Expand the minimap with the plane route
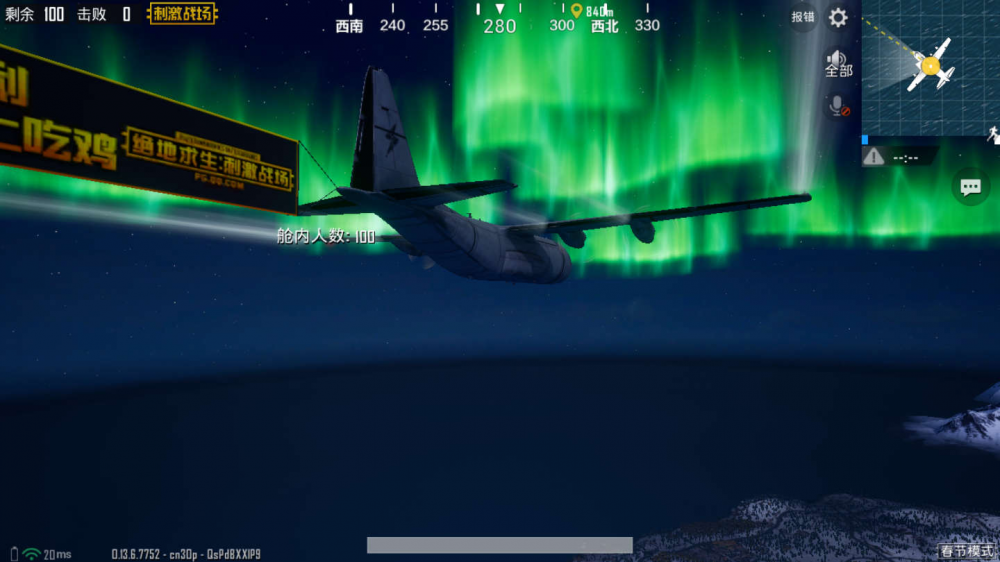 [930, 67]
